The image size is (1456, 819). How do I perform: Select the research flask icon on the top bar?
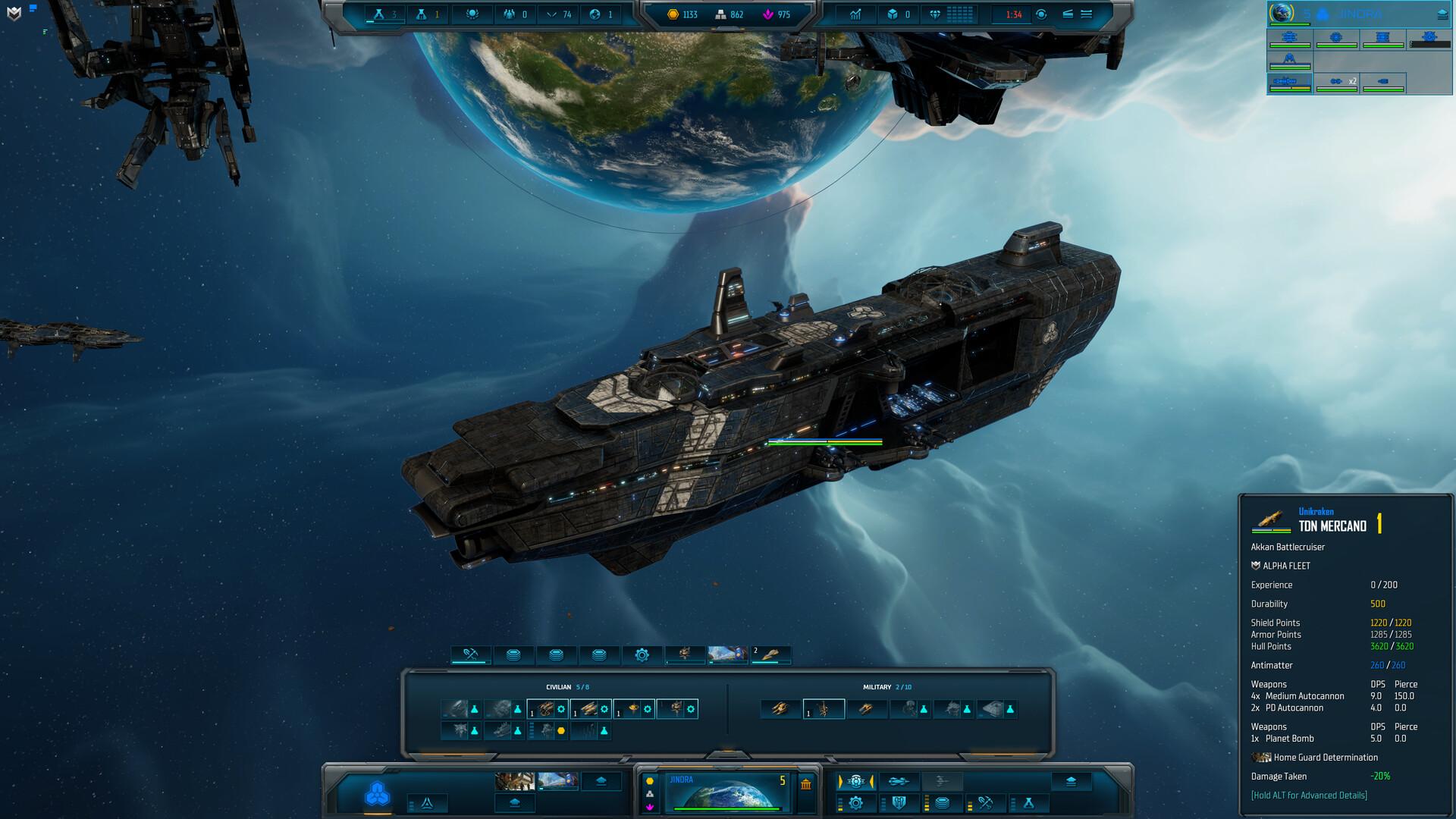[x=378, y=14]
